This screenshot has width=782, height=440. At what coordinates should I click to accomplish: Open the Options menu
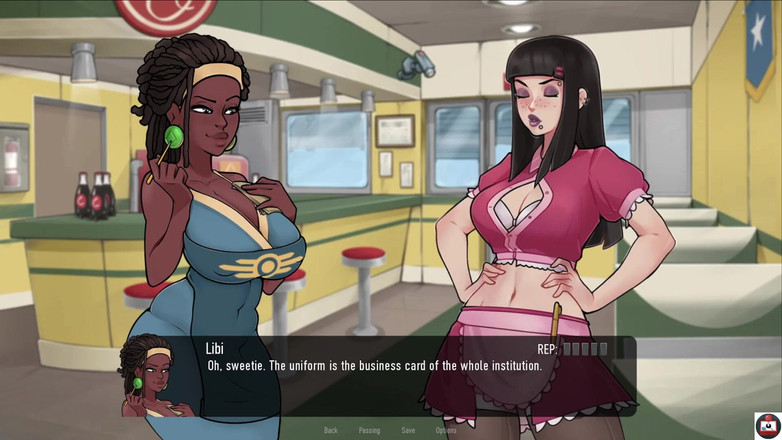point(446,430)
